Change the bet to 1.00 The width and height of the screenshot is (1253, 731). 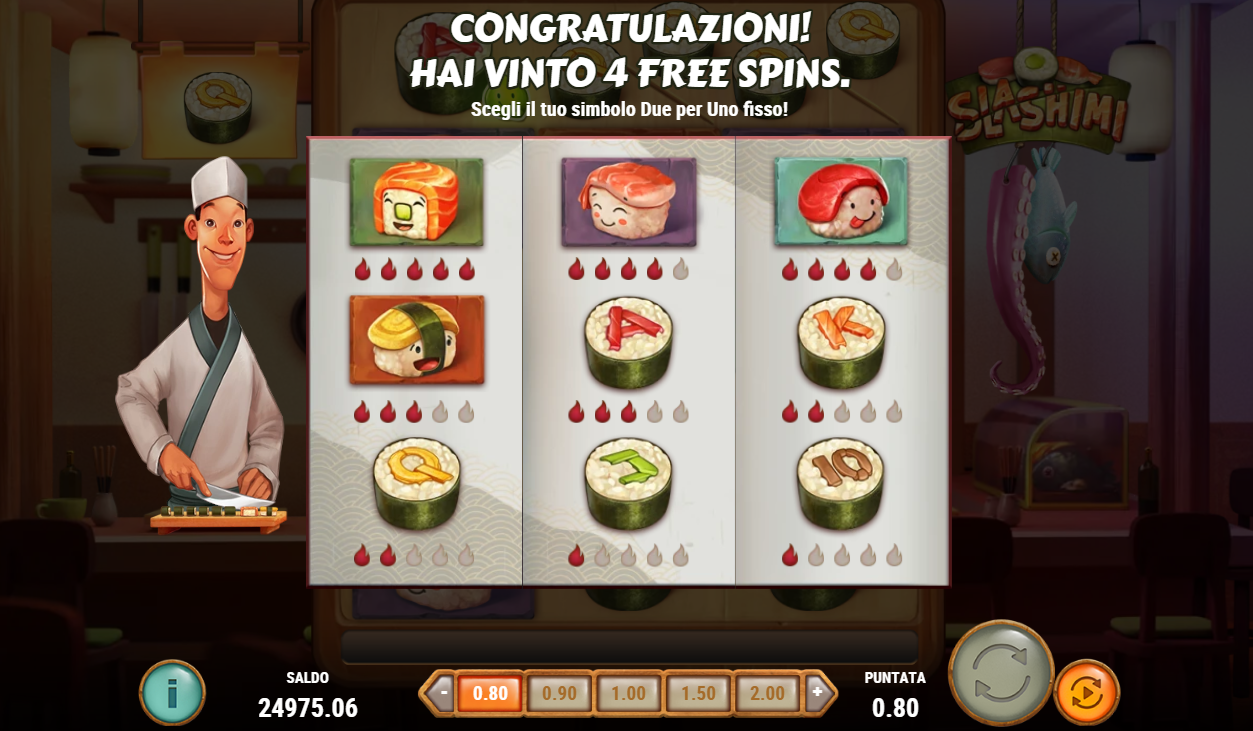click(x=628, y=693)
